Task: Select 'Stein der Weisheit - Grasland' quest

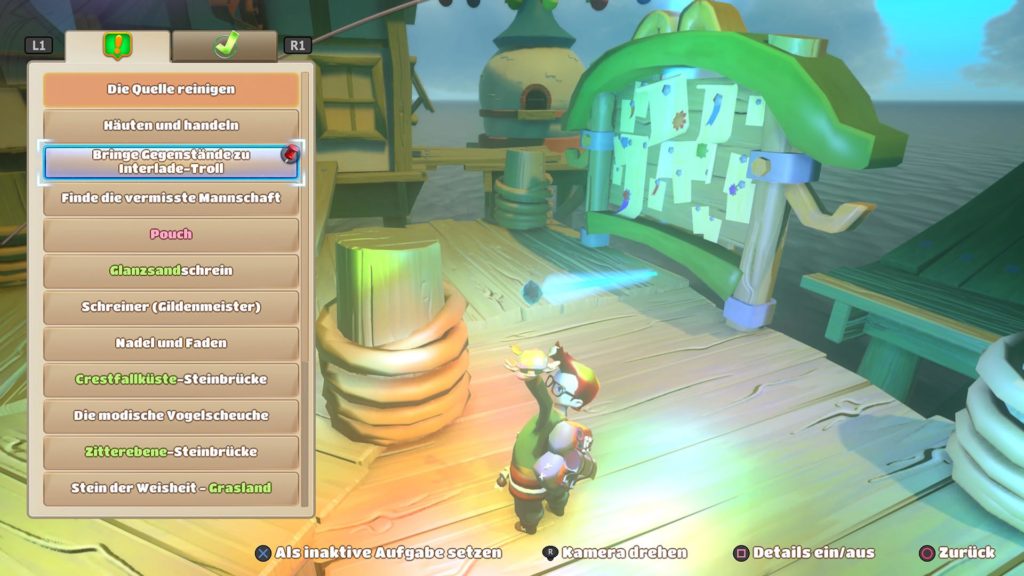Action: click(x=171, y=488)
